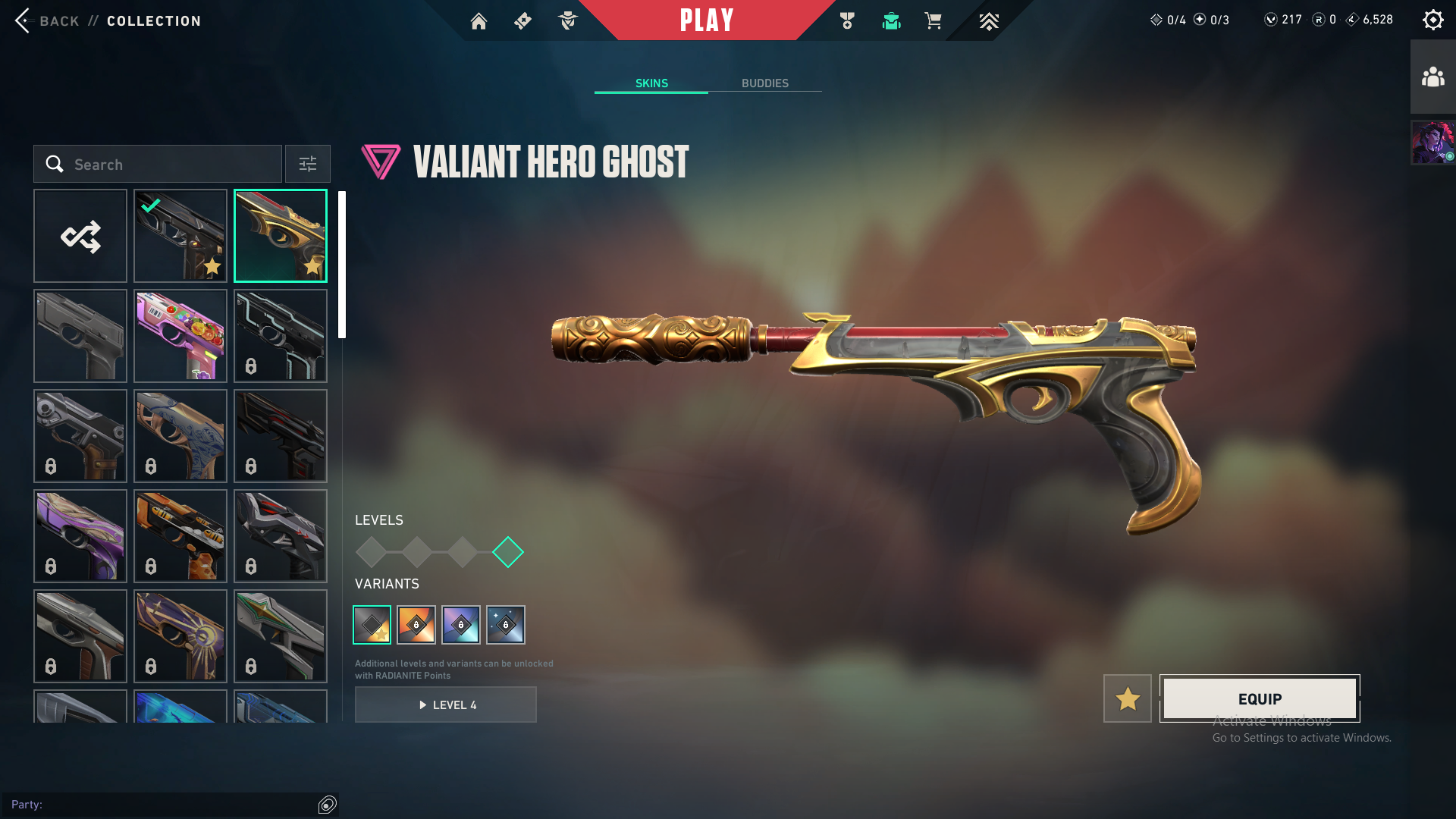Choose the default grey variant swatch
The height and width of the screenshot is (819, 1456).
coord(372,625)
